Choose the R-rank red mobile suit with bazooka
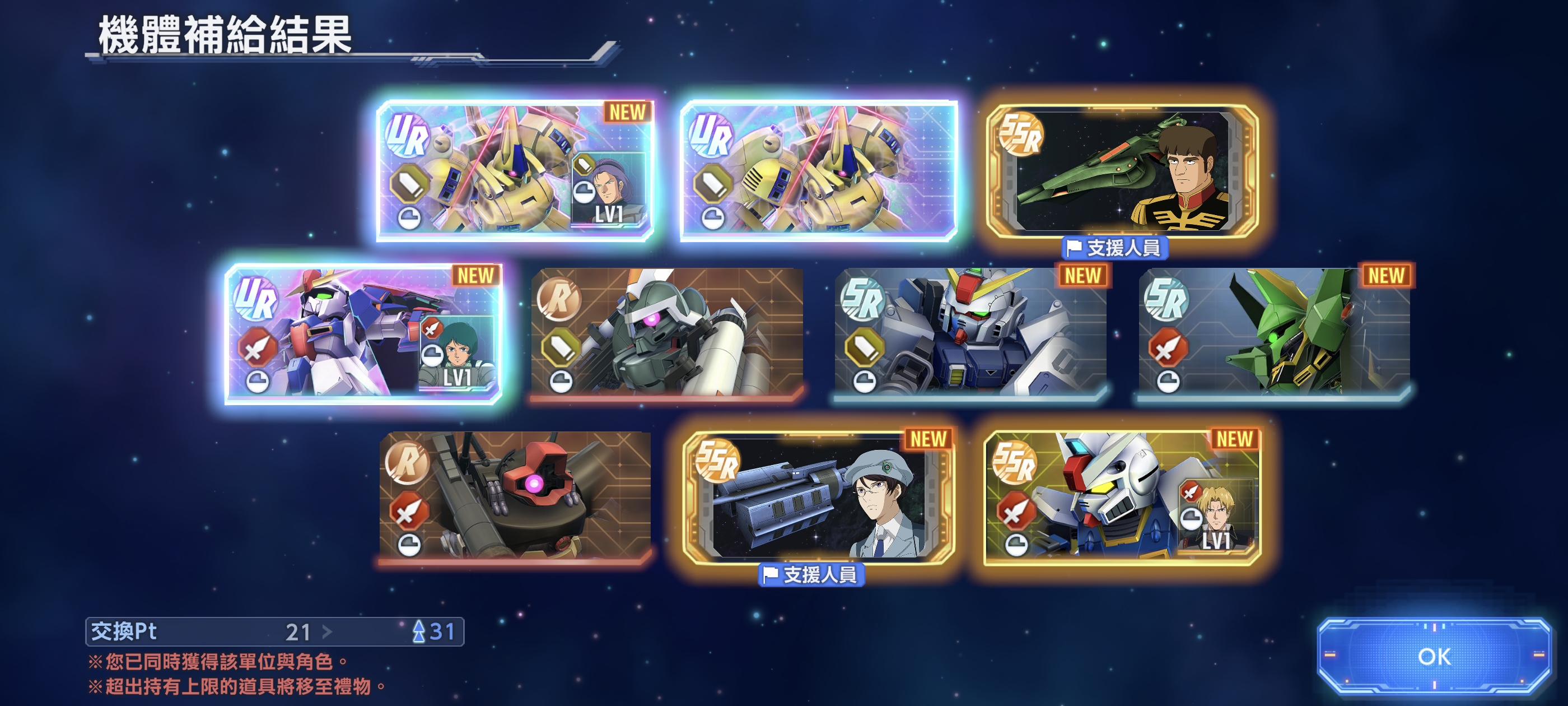 (x=515, y=496)
